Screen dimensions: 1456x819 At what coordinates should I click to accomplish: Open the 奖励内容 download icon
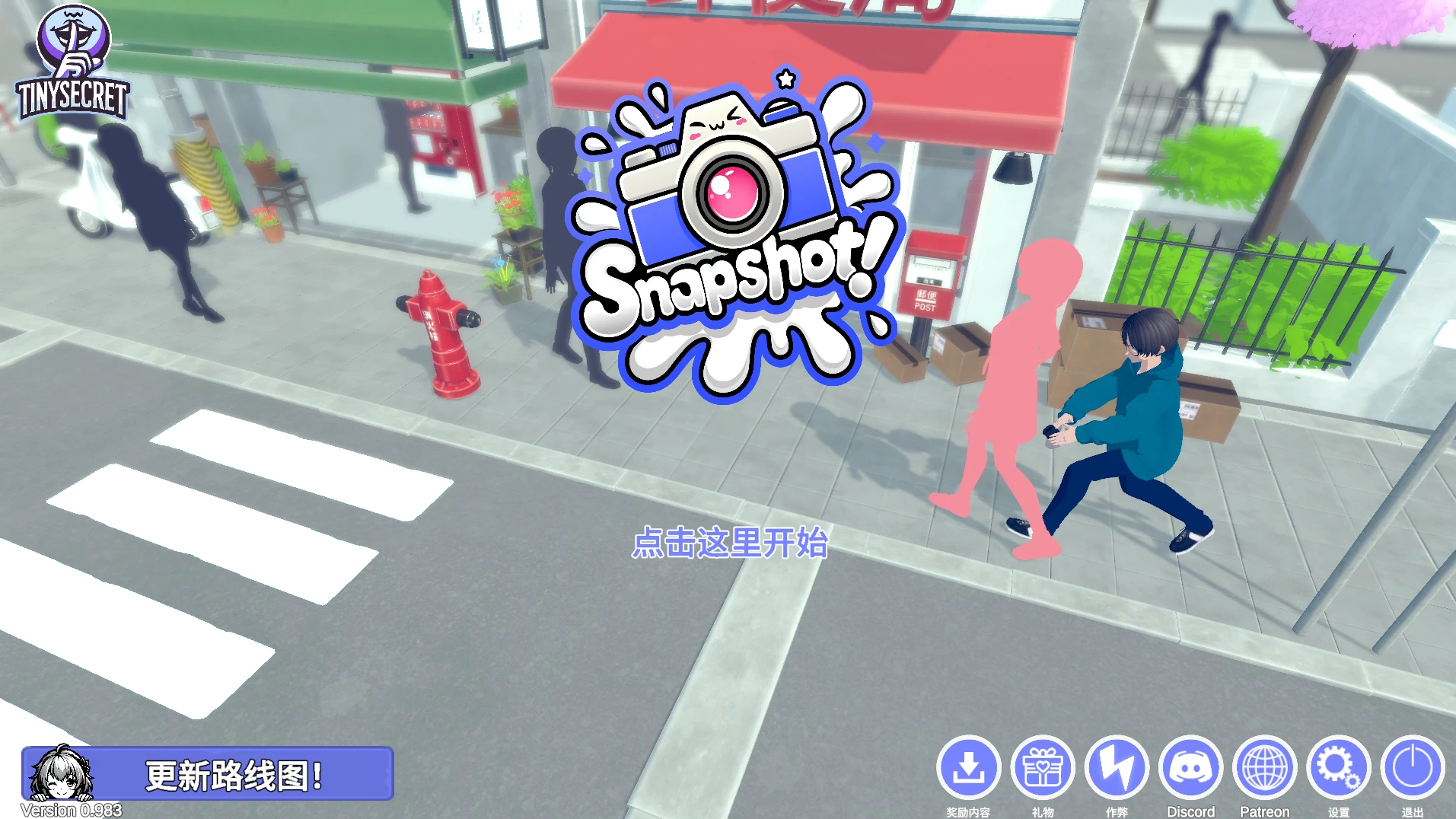coord(968,767)
